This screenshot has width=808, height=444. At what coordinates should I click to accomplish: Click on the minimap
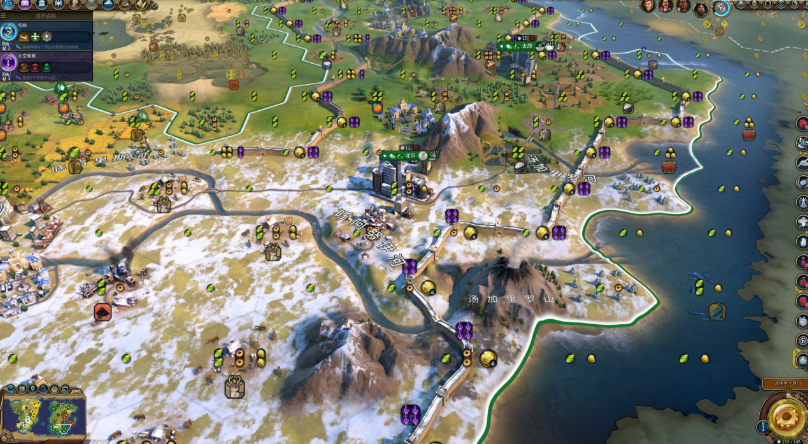click(46, 414)
